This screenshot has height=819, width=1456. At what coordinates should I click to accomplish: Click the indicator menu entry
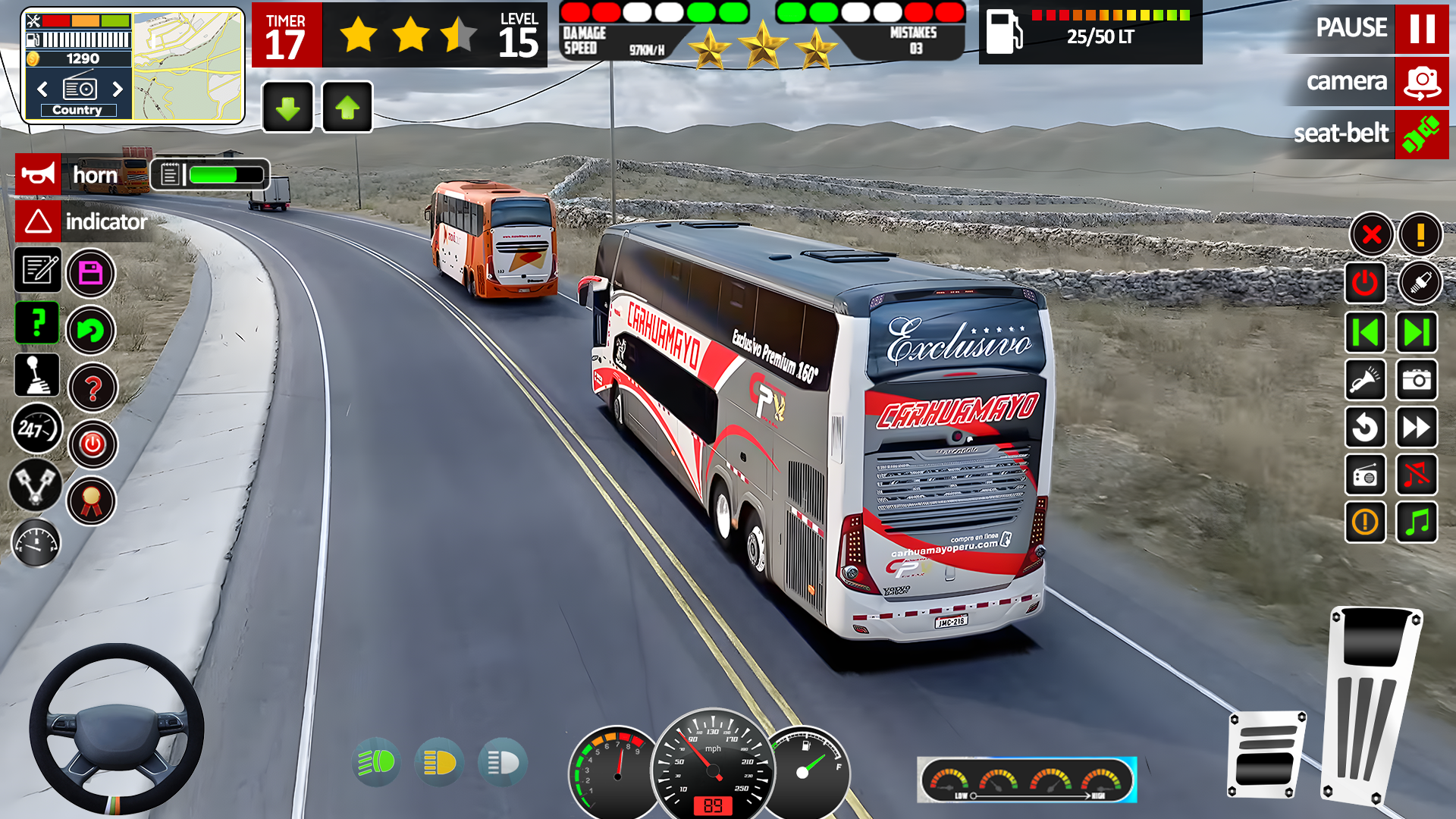pyautogui.click(x=106, y=223)
